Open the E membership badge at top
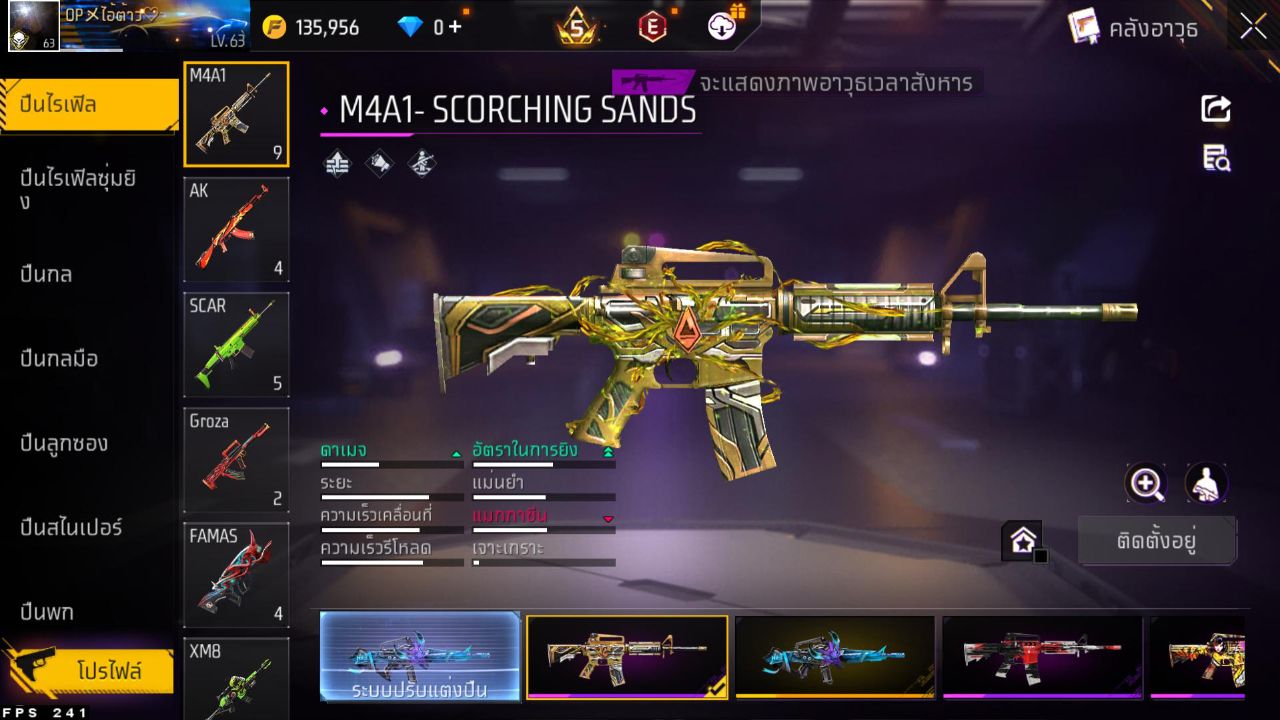This screenshot has height=720, width=1280. pos(653,27)
